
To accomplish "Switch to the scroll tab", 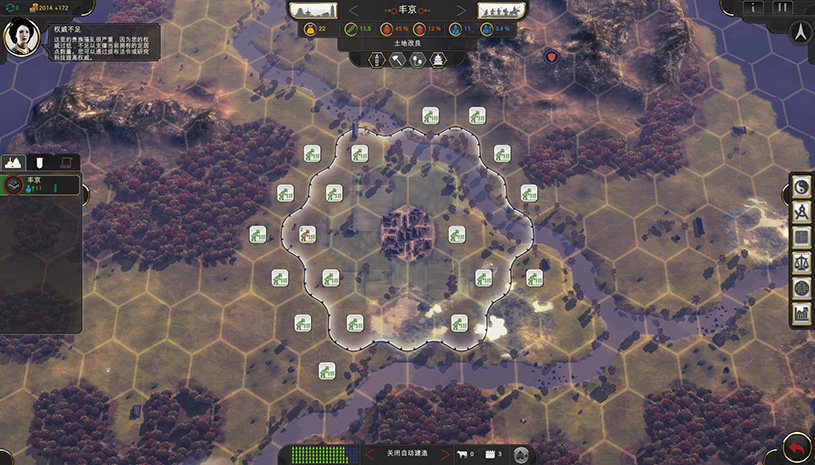I will [65, 161].
